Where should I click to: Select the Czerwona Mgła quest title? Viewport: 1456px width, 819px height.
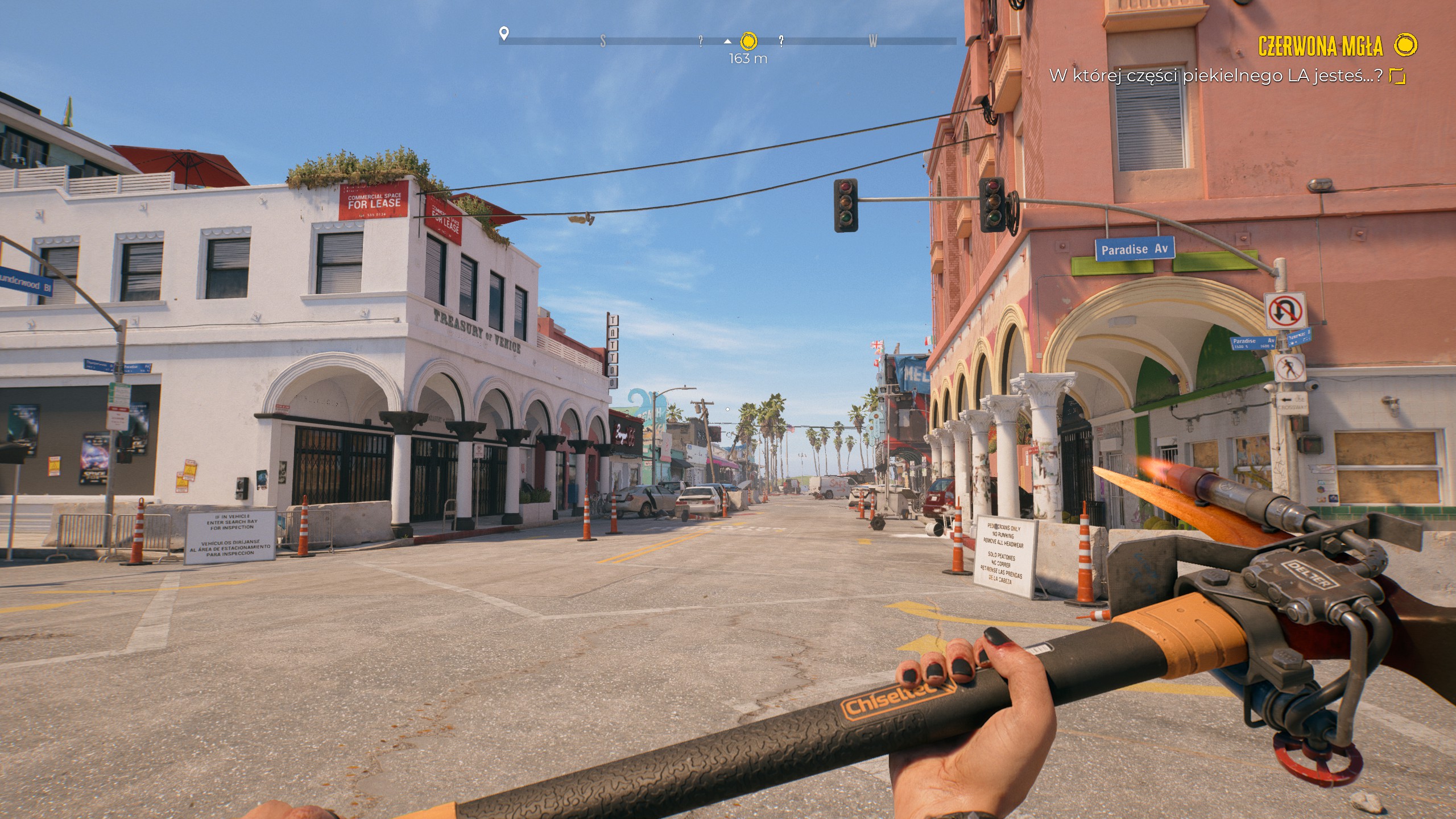pos(1320,46)
